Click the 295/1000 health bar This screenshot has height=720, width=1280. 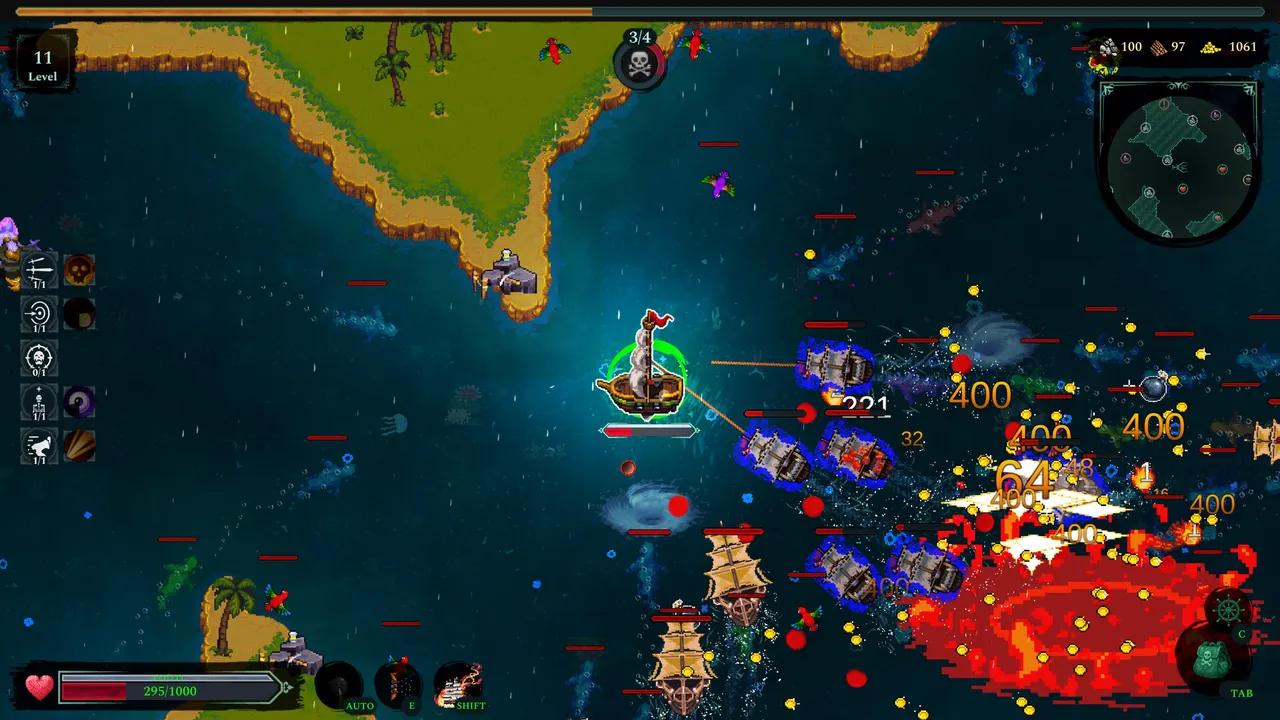(168, 689)
